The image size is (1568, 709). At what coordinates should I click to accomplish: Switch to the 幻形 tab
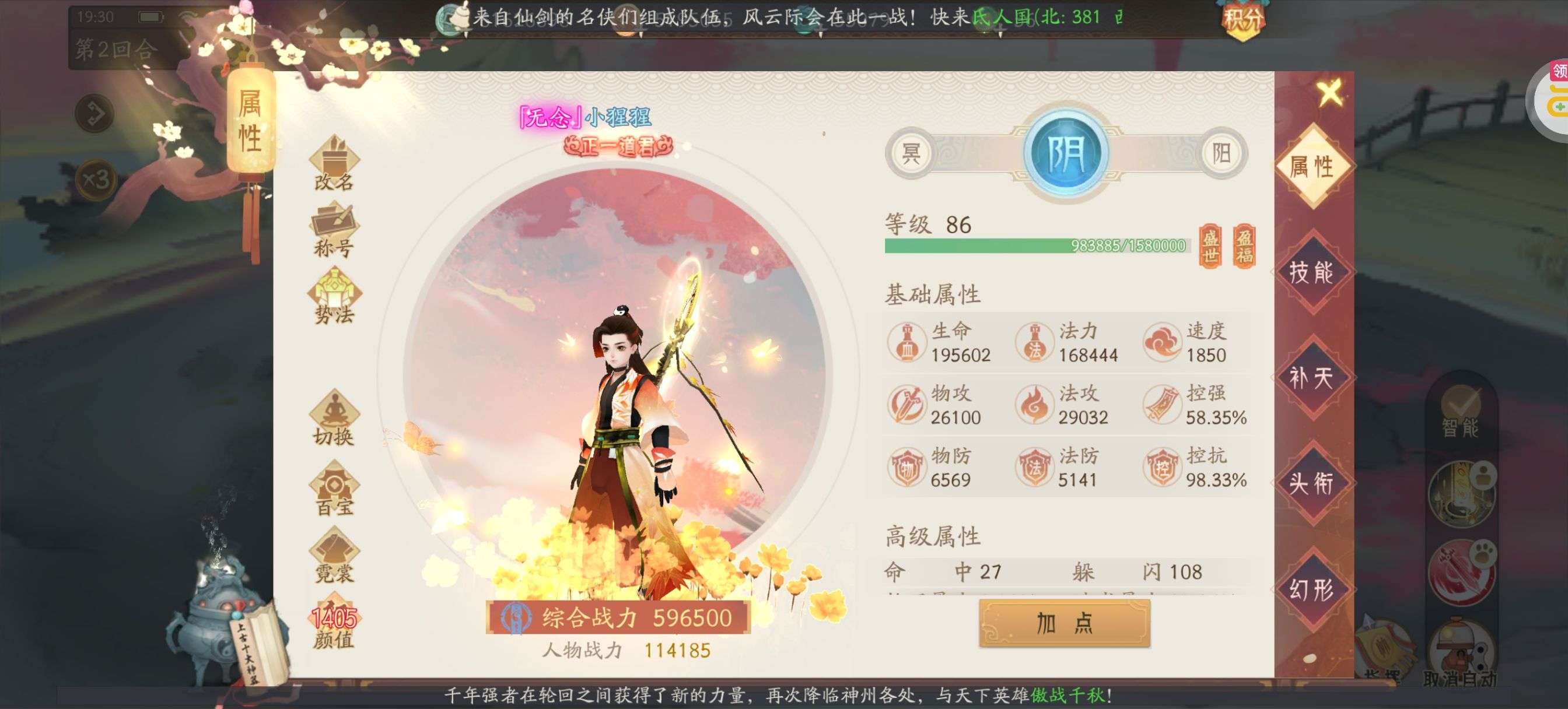[x=1311, y=589]
